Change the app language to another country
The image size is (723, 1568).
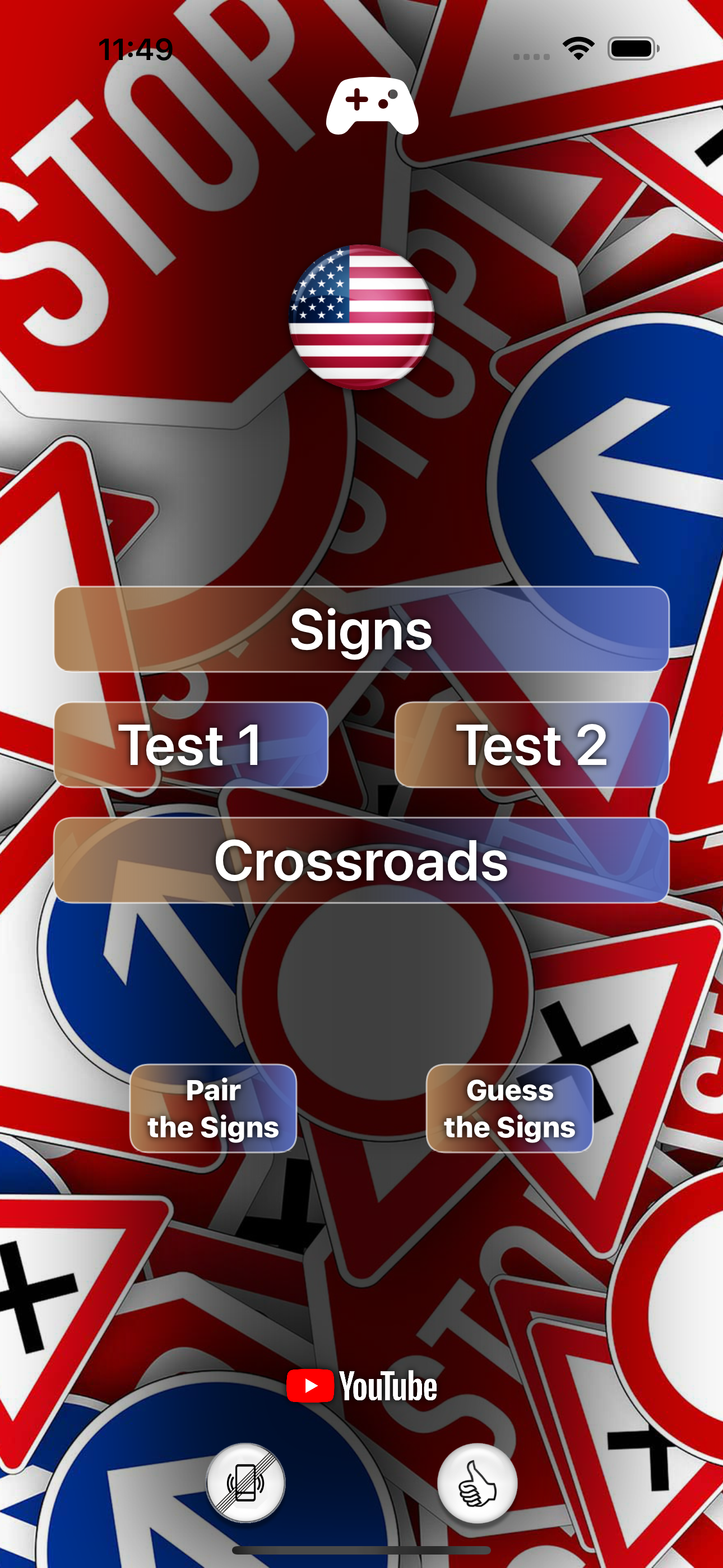[x=361, y=316]
